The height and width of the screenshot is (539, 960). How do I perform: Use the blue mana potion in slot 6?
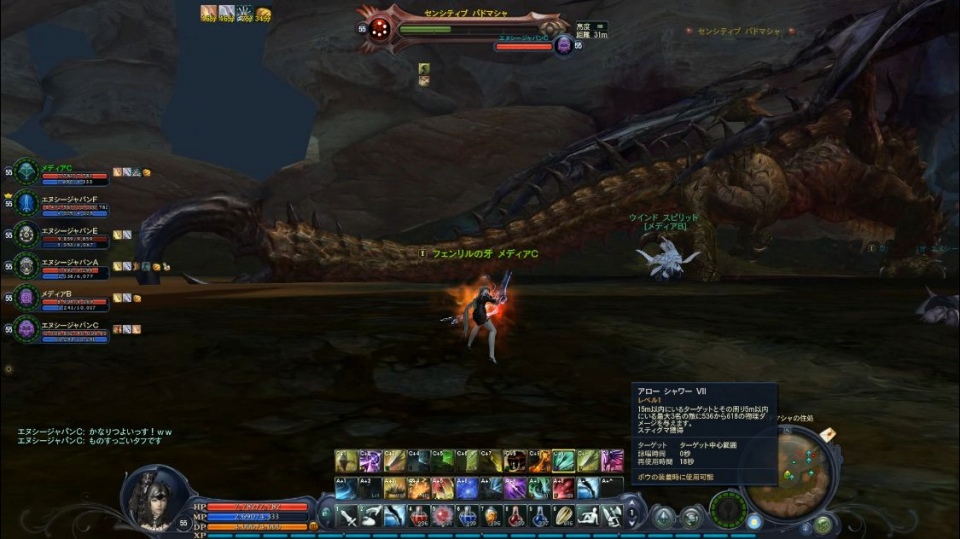[467, 516]
